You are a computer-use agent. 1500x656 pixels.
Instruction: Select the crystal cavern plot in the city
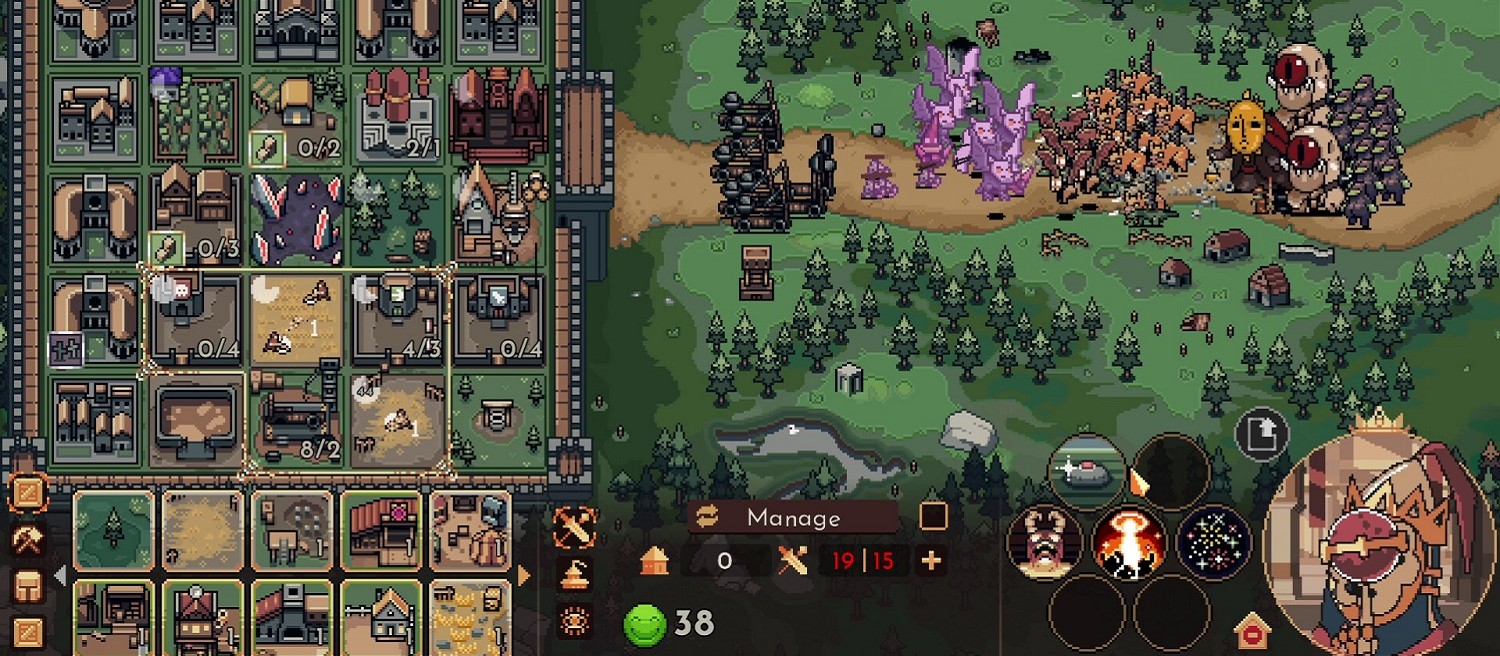[x=295, y=217]
